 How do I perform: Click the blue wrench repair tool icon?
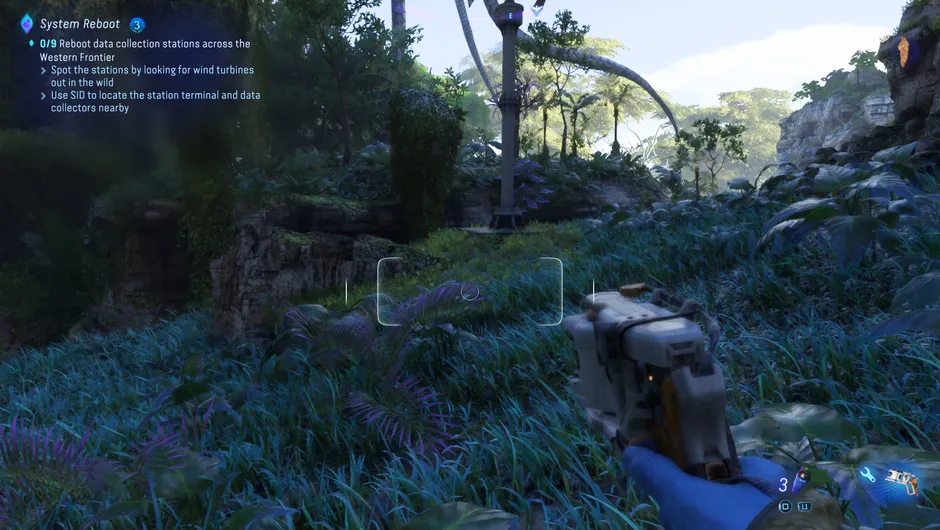(x=866, y=477)
